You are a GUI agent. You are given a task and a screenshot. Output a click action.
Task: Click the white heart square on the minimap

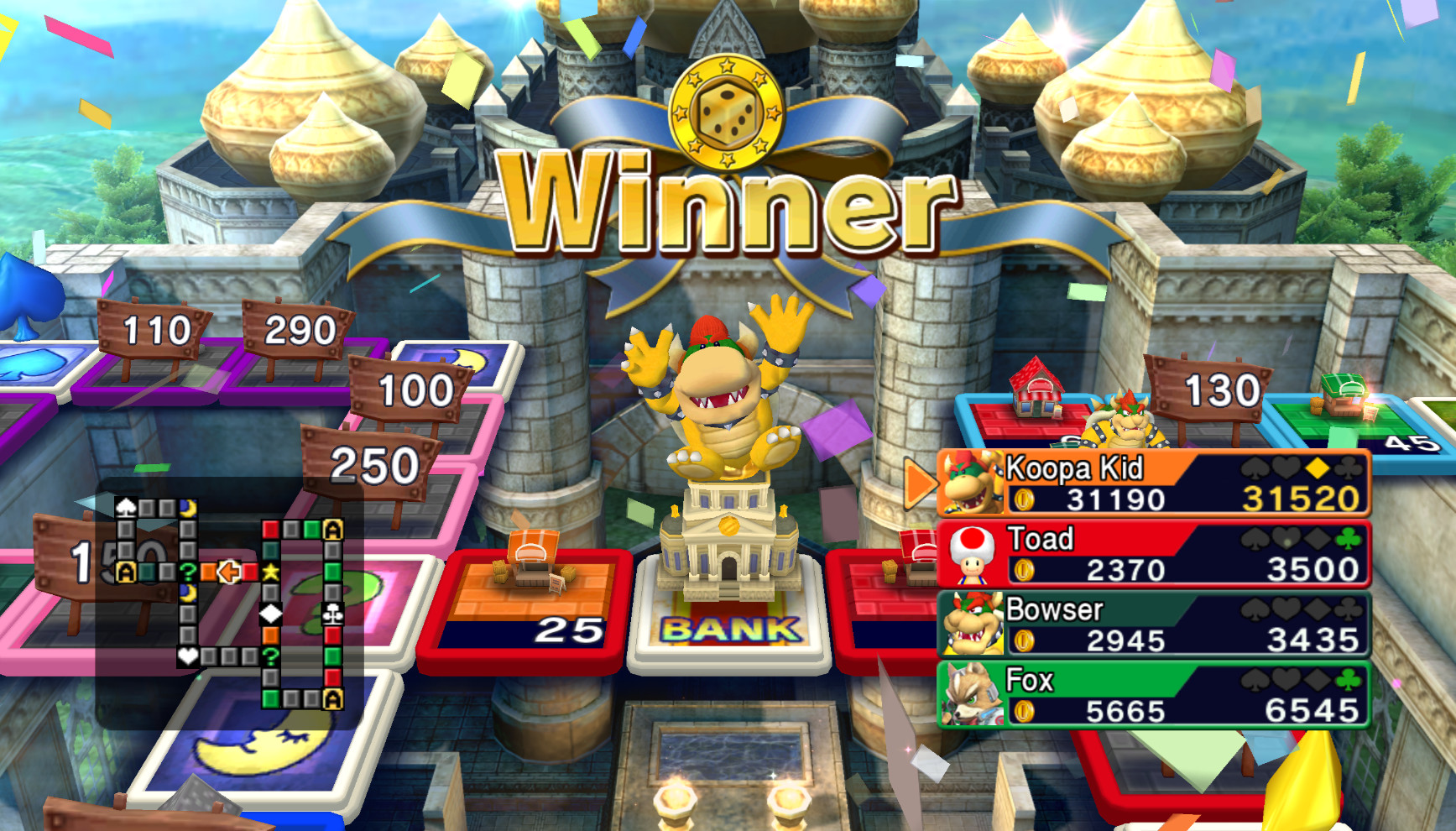(187, 656)
